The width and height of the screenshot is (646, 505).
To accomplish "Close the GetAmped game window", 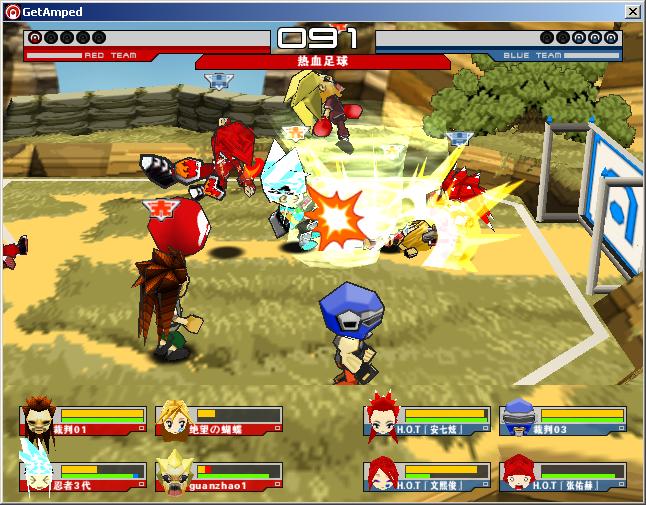I will click(632, 11).
